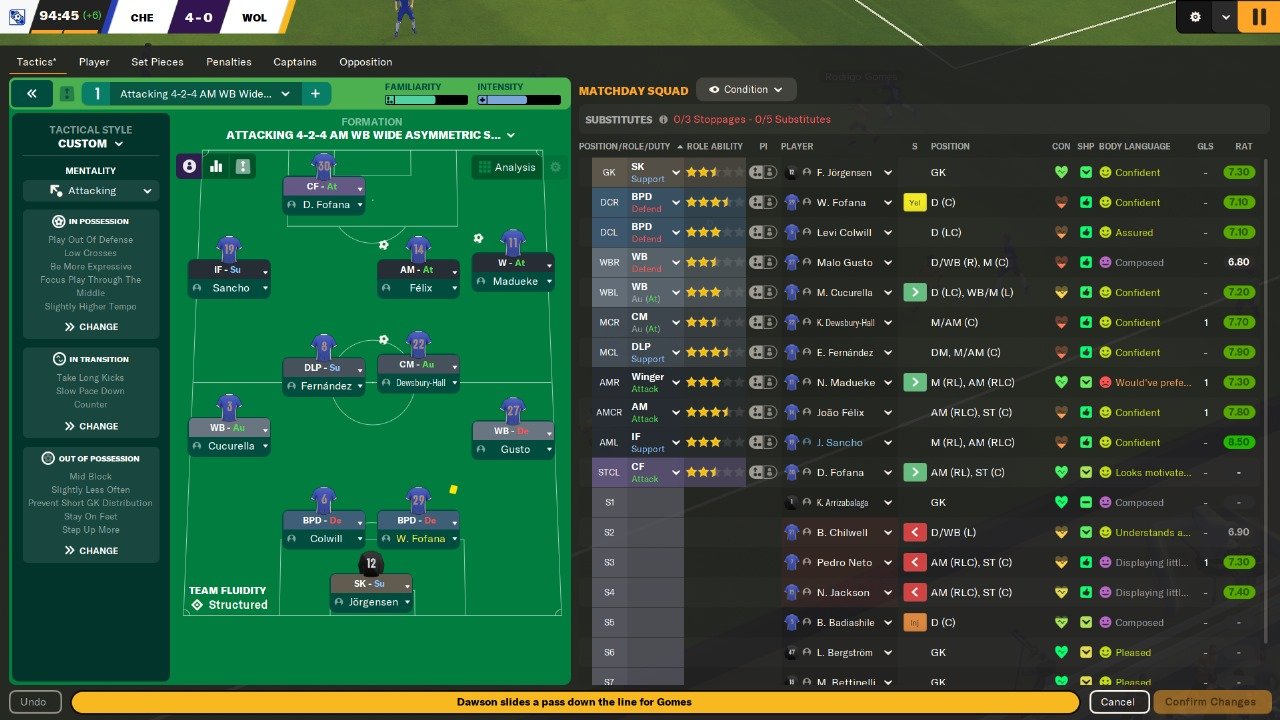Image resolution: width=1280 pixels, height=720 pixels.
Task: Change the In Transition instructions
Action: point(91,426)
